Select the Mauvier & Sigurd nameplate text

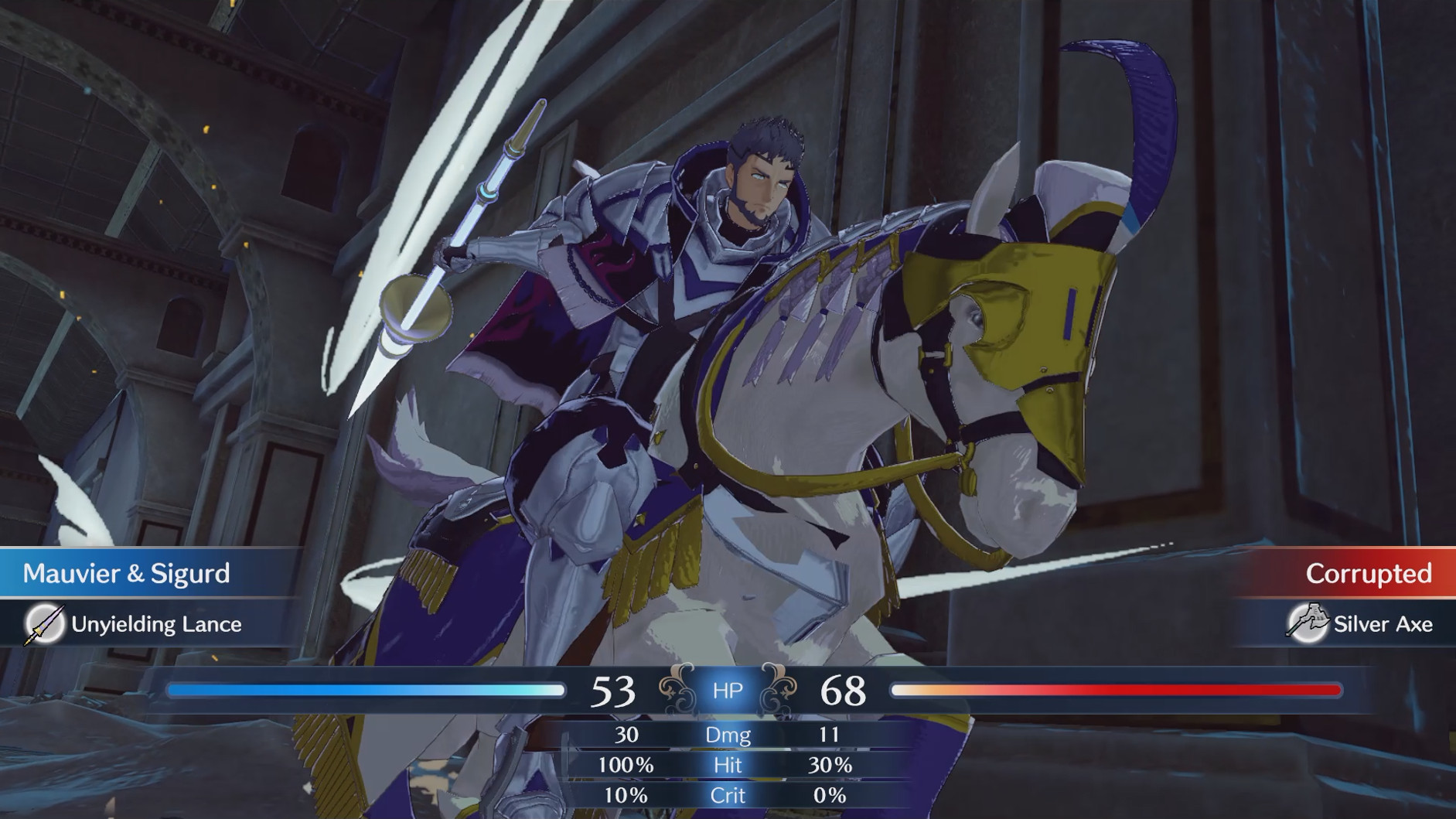(128, 574)
